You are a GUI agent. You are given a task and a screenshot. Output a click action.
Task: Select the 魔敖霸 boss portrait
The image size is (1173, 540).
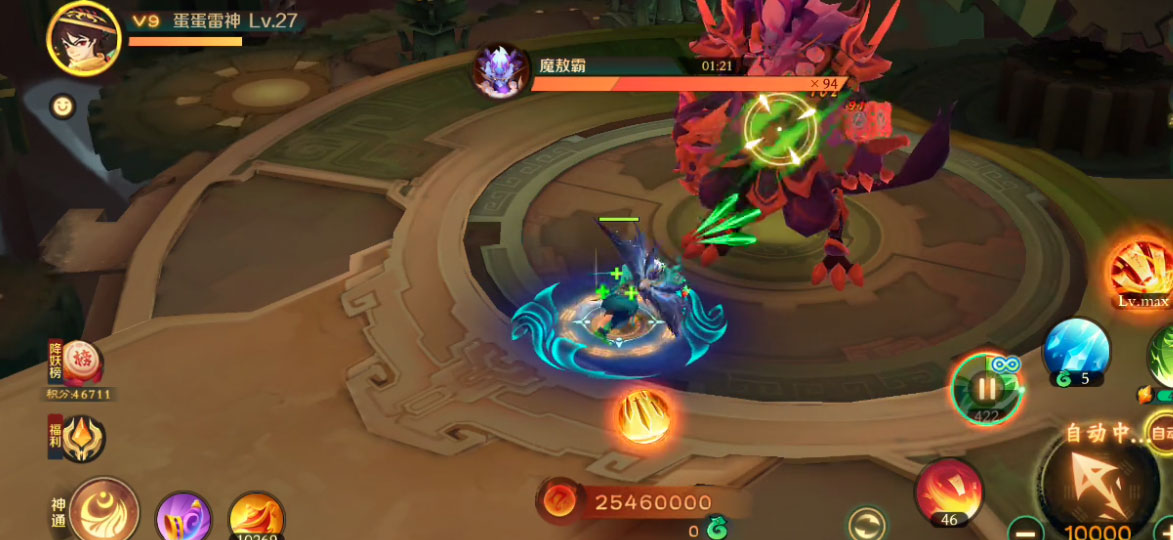(501, 72)
